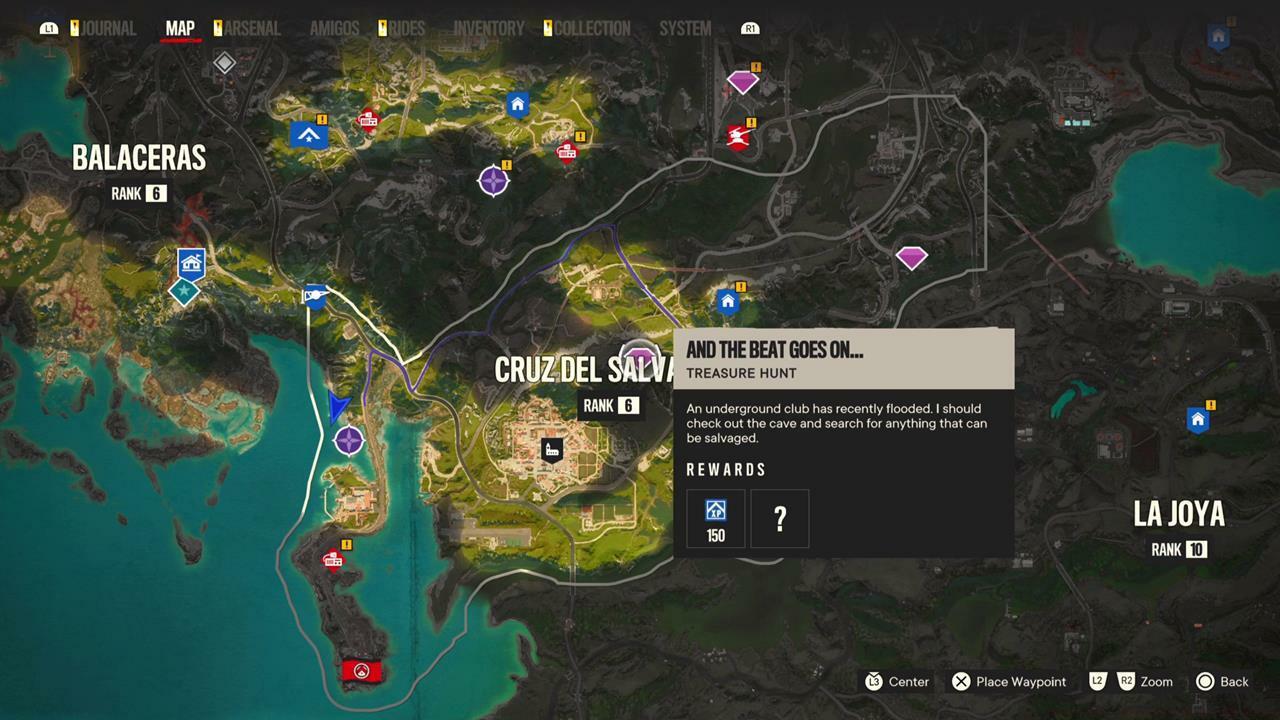Choose the teal star marker near Balaceras
The height and width of the screenshot is (720, 1280).
183,292
